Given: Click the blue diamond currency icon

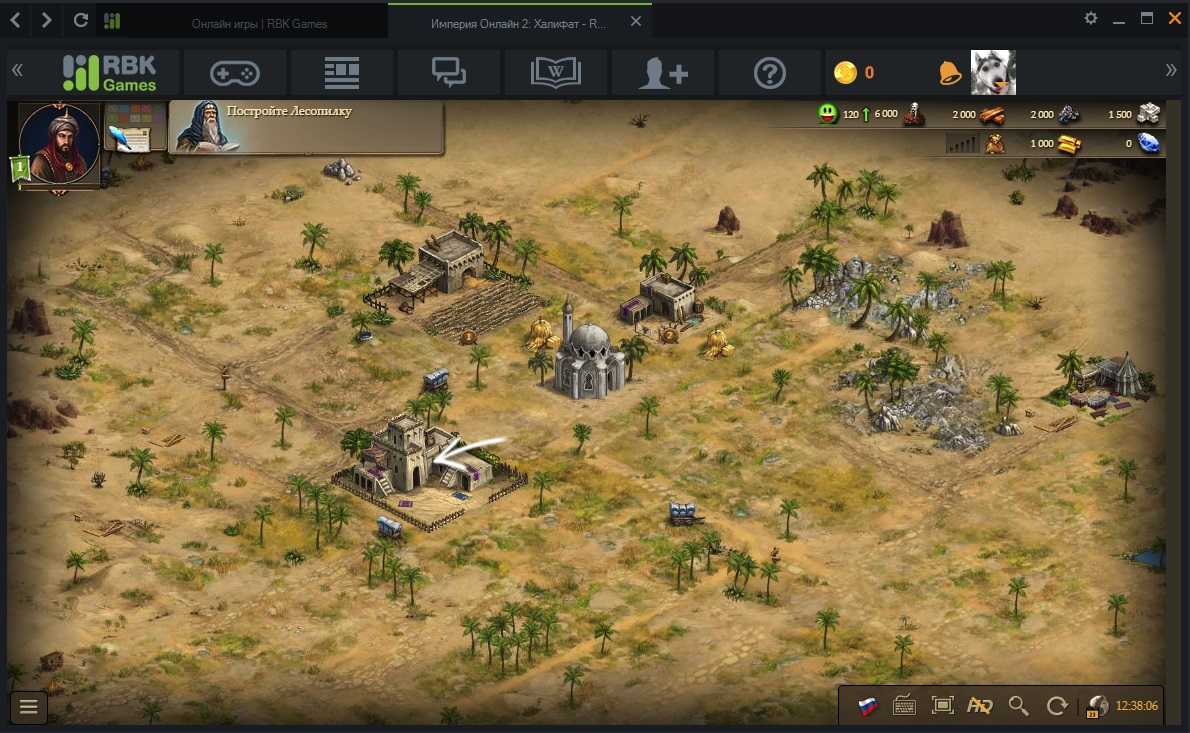Looking at the screenshot, I should click(1149, 143).
